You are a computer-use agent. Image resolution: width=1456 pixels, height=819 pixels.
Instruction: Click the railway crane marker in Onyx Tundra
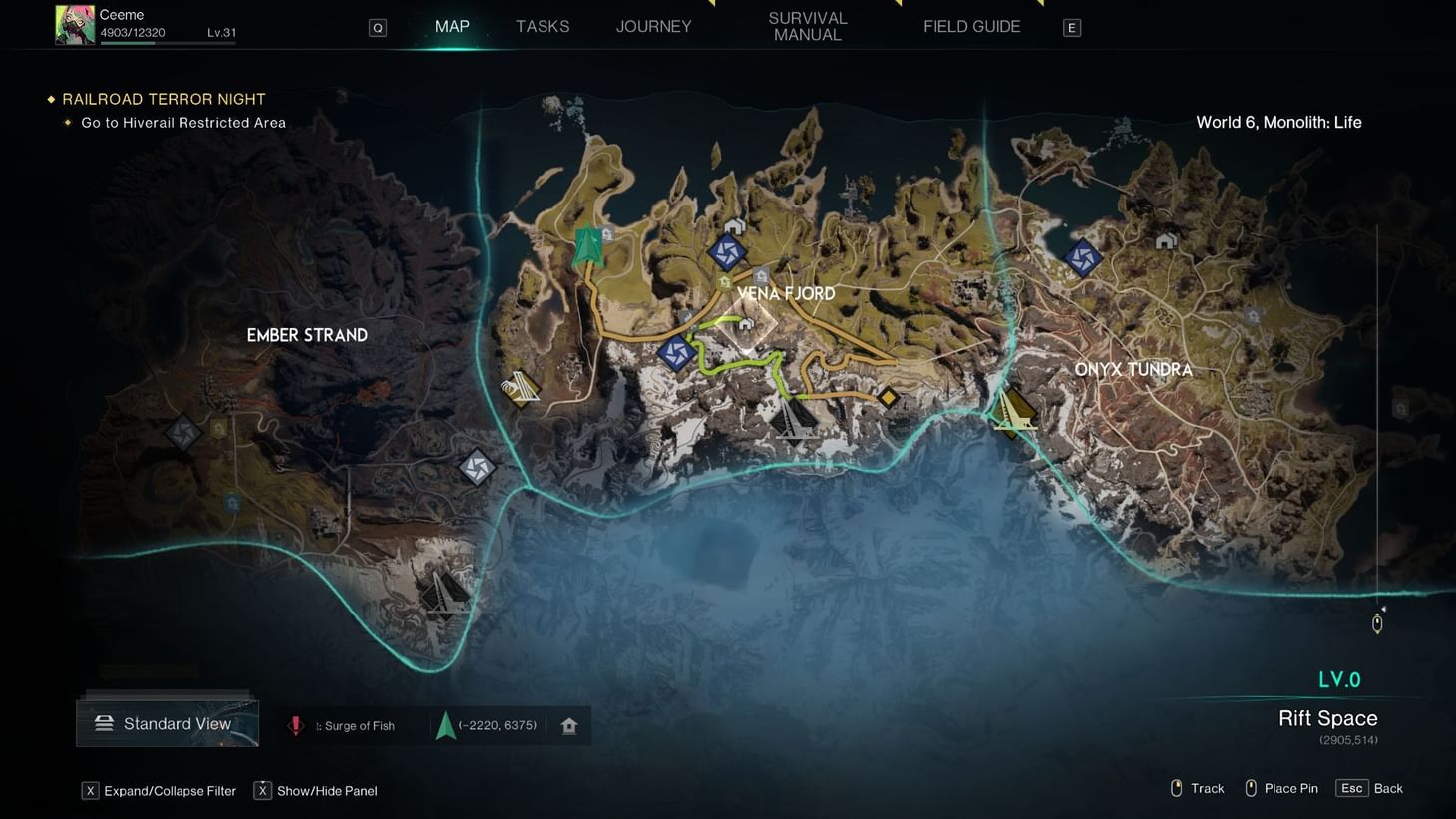(x=1014, y=409)
